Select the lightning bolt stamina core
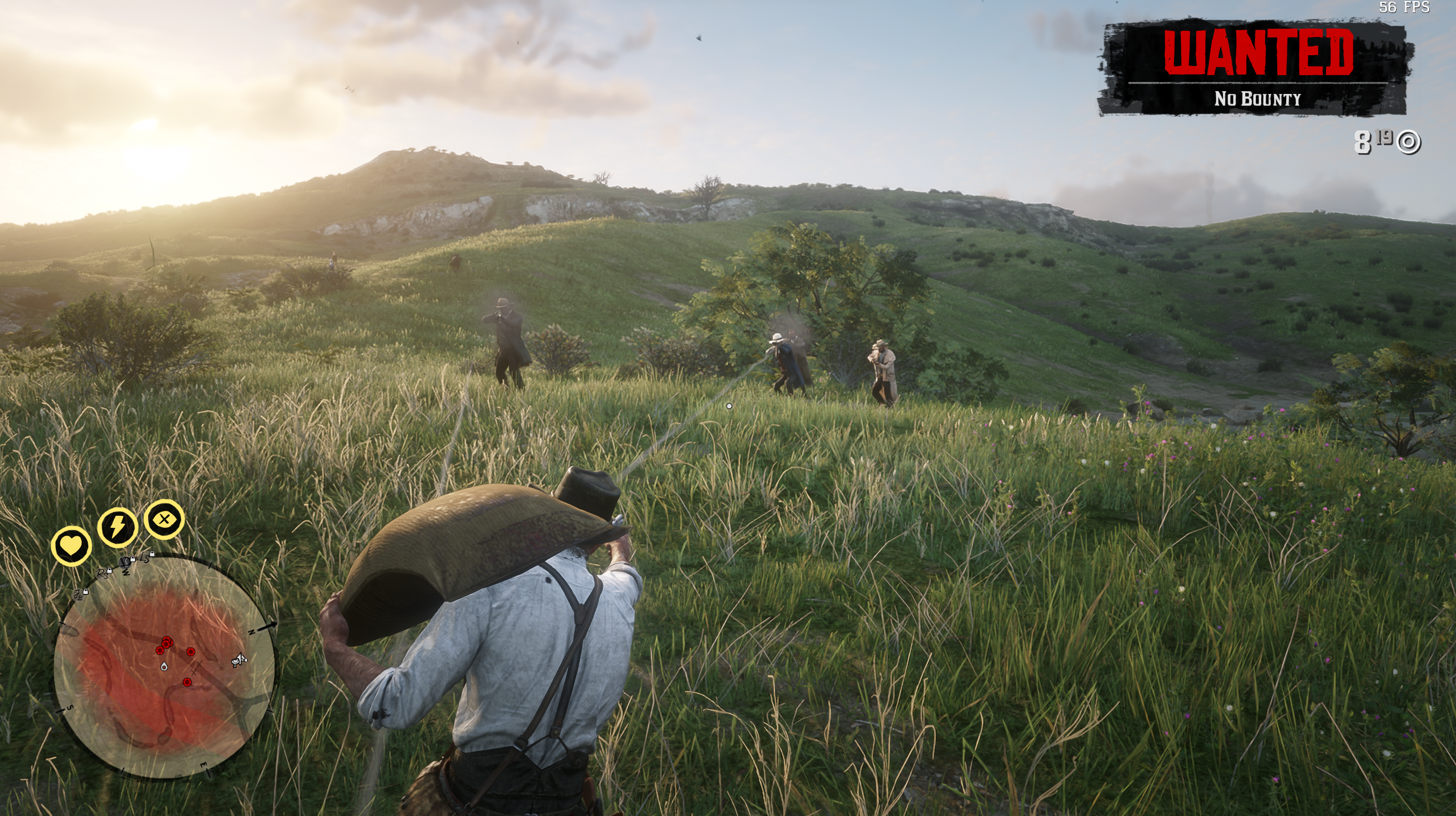The width and height of the screenshot is (1456, 816). tap(117, 527)
